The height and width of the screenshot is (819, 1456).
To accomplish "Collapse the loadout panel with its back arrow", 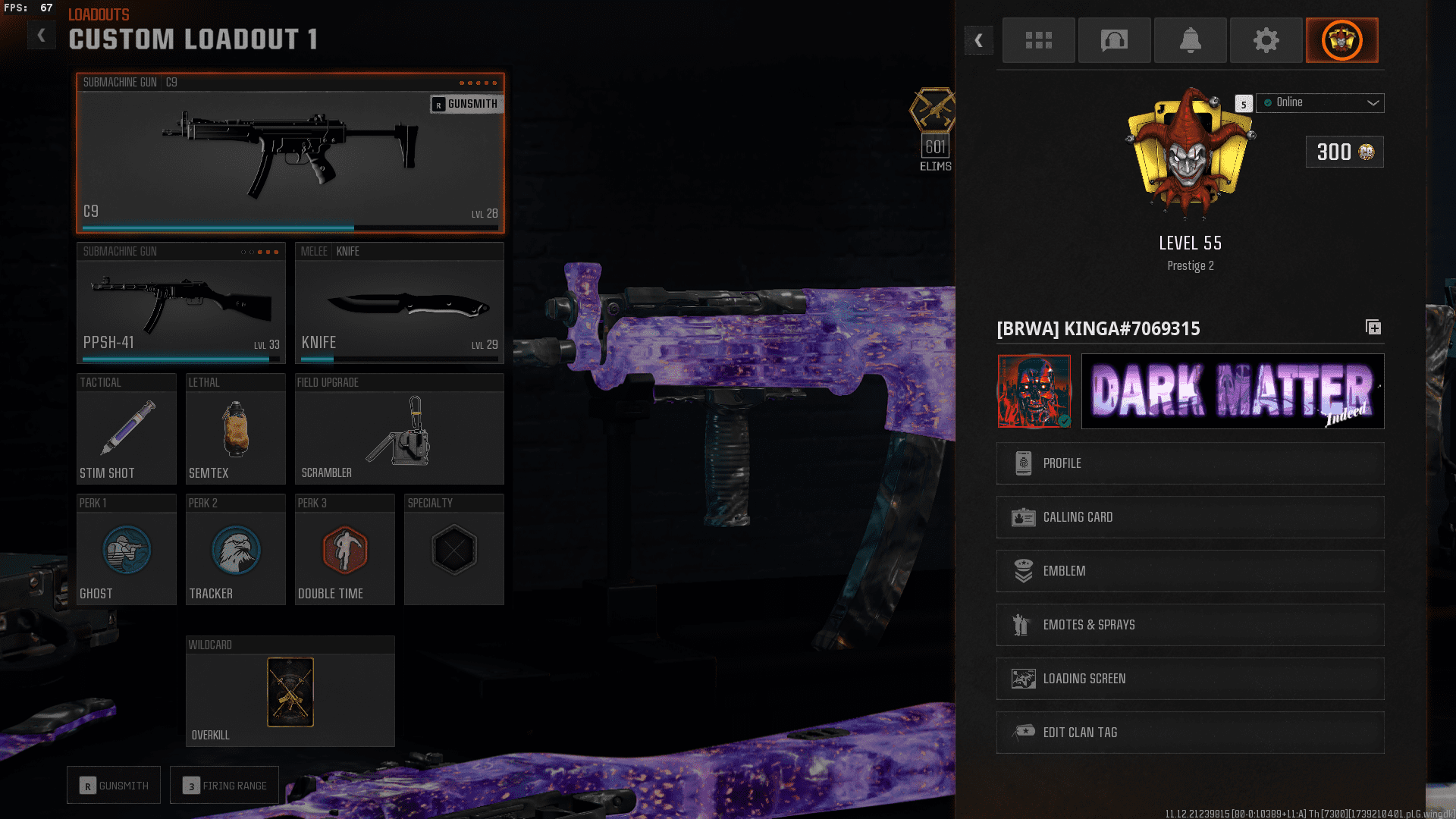I will point(41,34).
